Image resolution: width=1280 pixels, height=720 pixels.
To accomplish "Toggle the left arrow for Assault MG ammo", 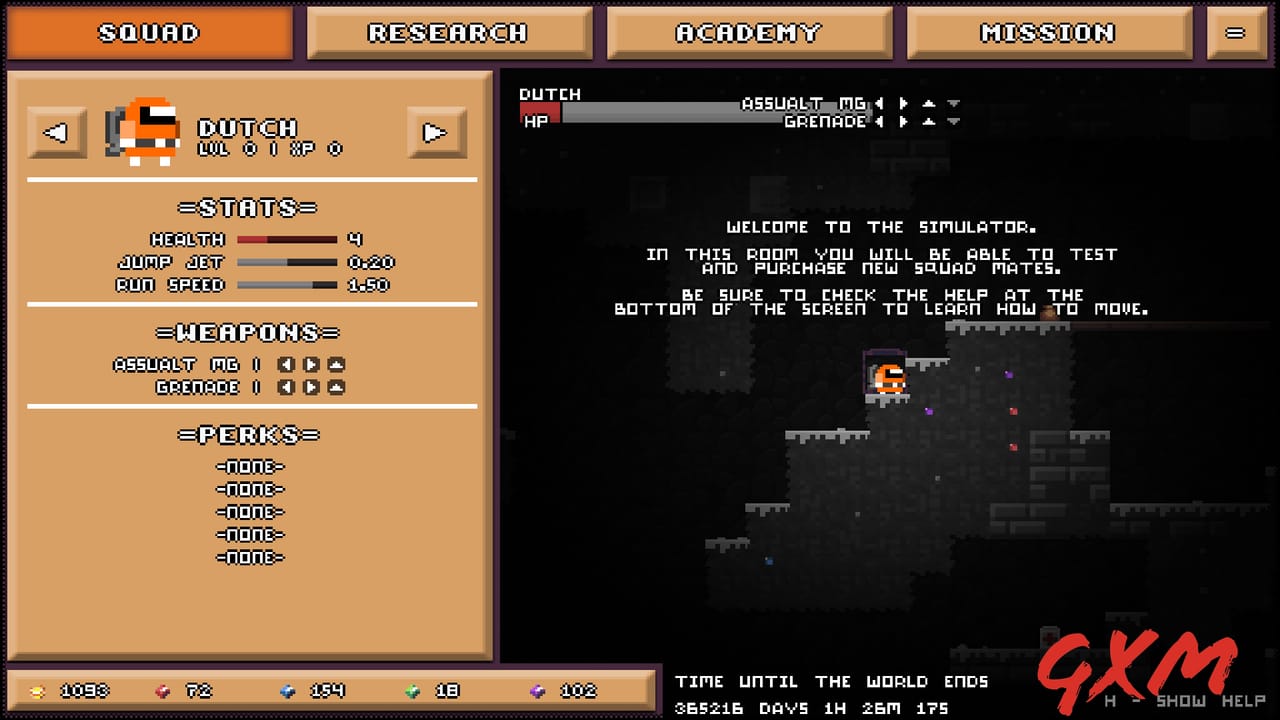I will click(x=880, y=103).
